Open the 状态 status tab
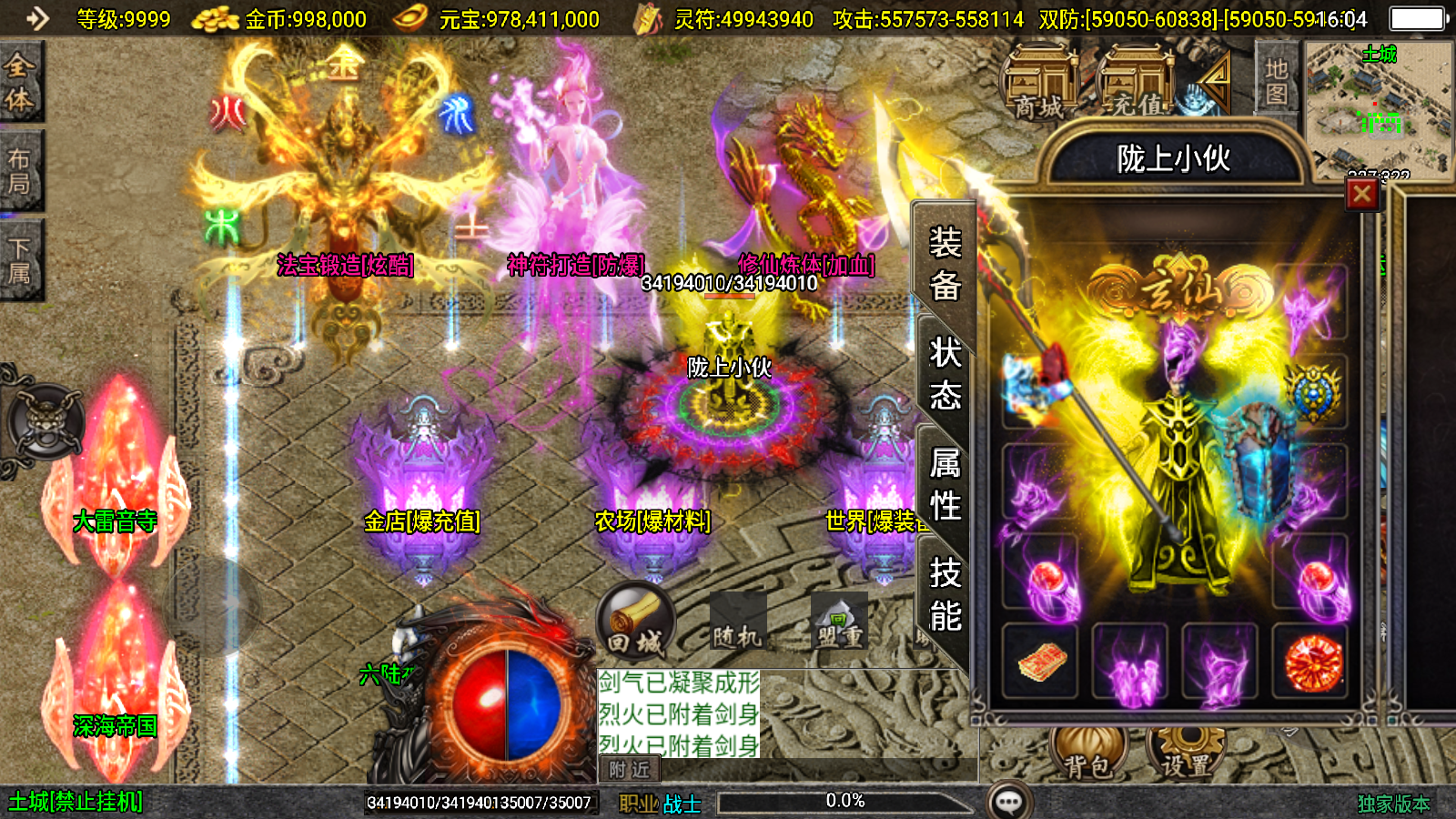This screenshot has height=819, width=1456. [945, 373]
